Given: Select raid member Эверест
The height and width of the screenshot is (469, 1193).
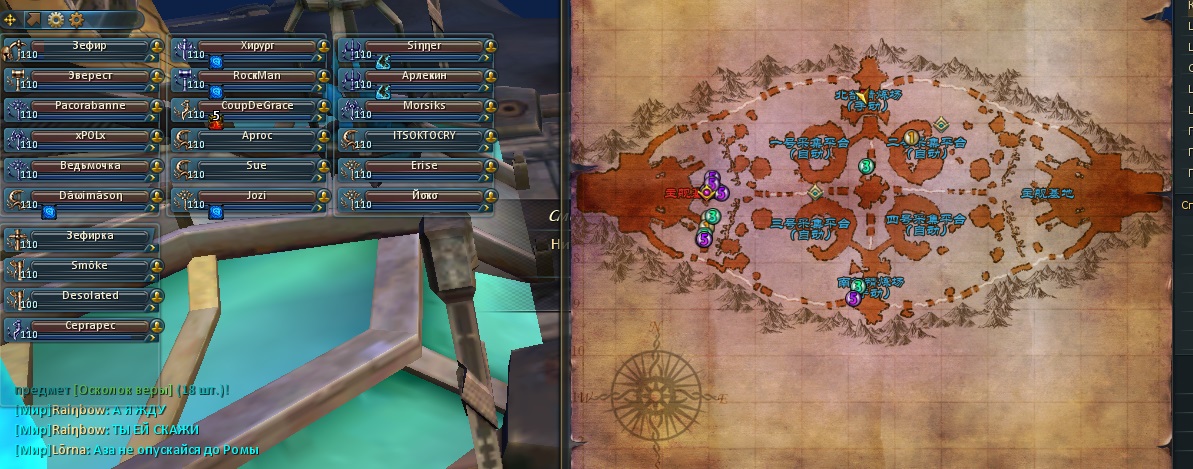Looking at the screenshot, I should pos(82,76).
